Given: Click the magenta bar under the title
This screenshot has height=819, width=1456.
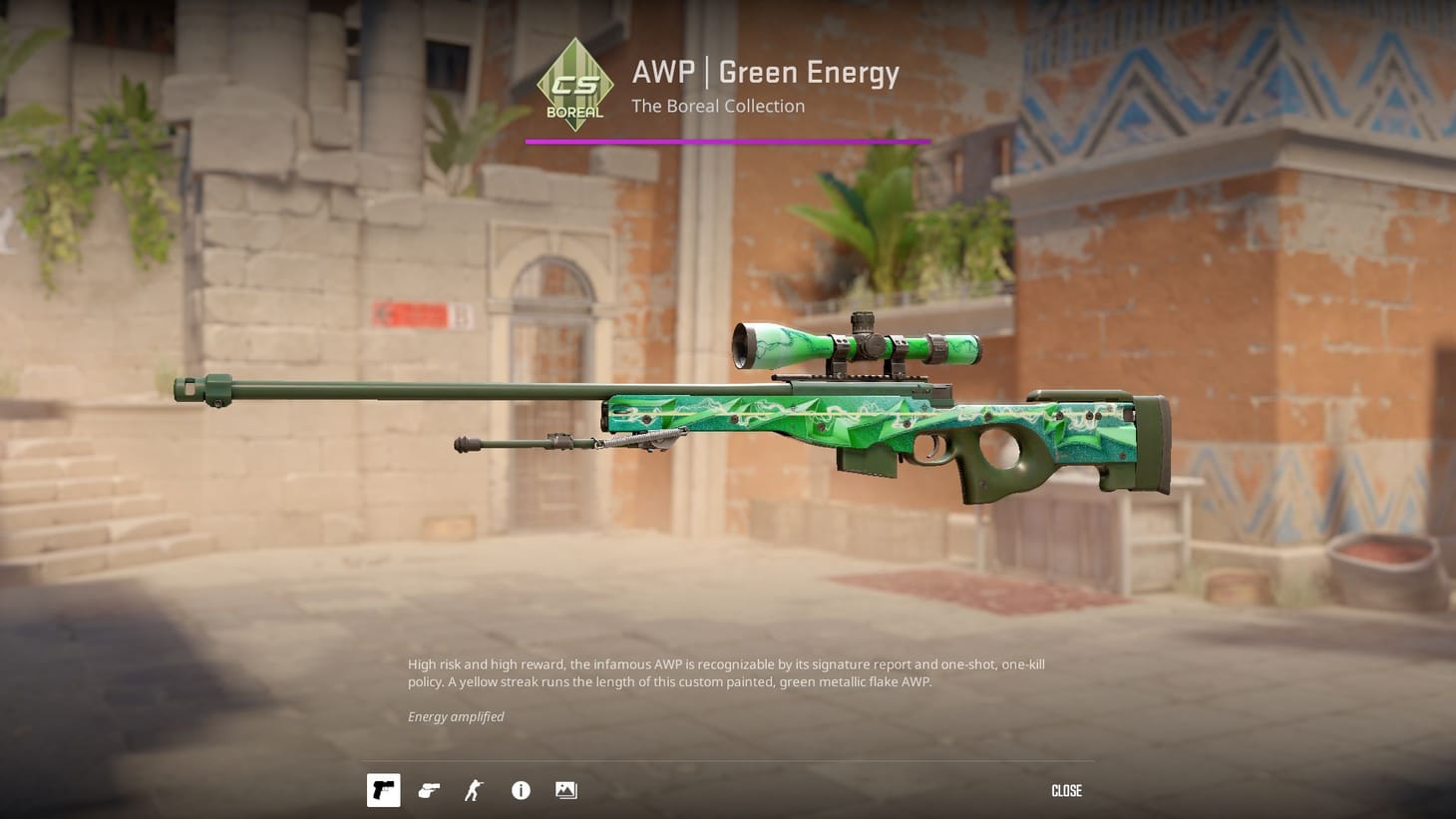Looking at the screenshot, I should click(728, 141).
